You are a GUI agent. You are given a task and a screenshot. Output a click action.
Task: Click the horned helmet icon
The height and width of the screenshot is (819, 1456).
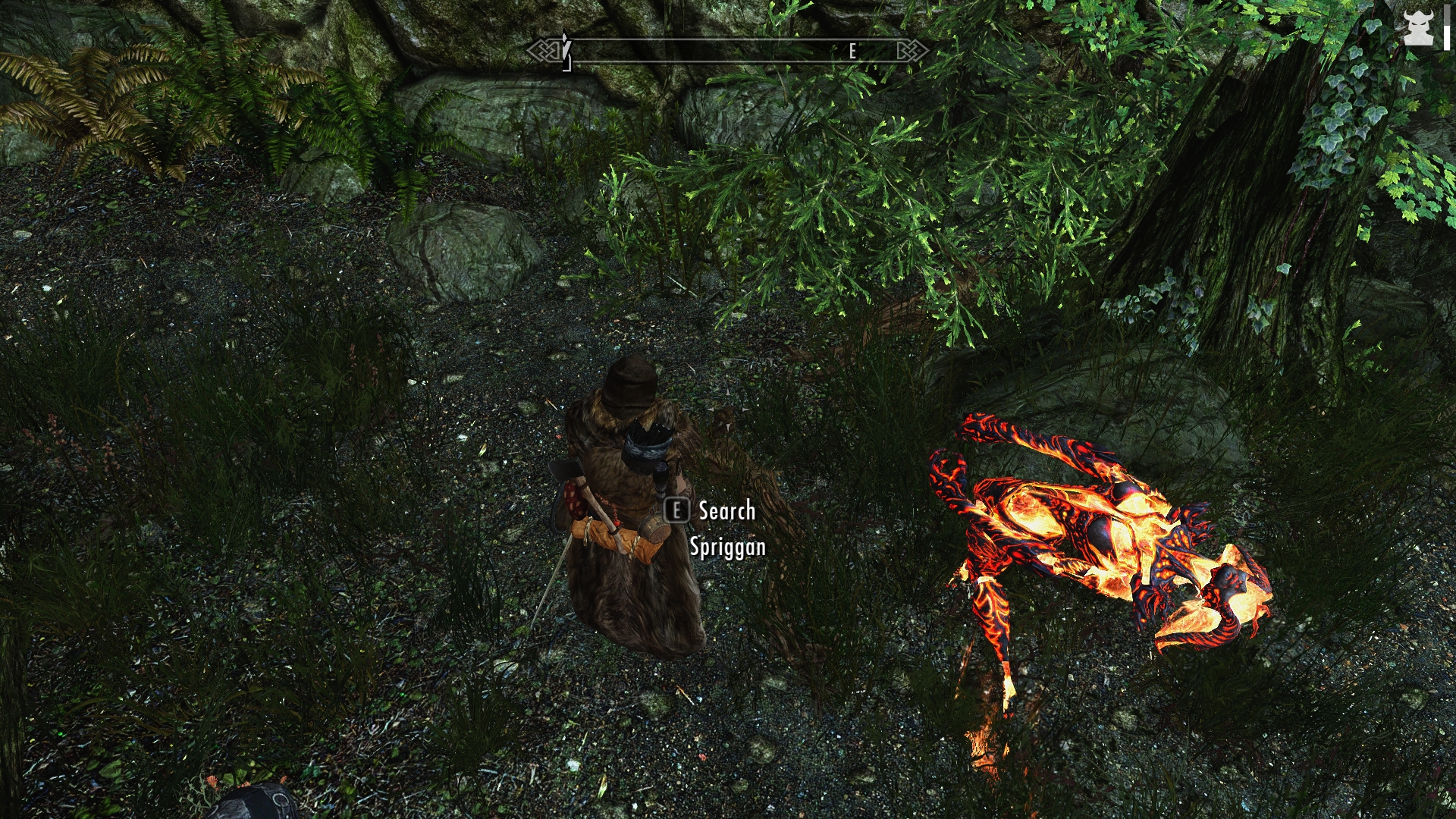(1417, 29)
